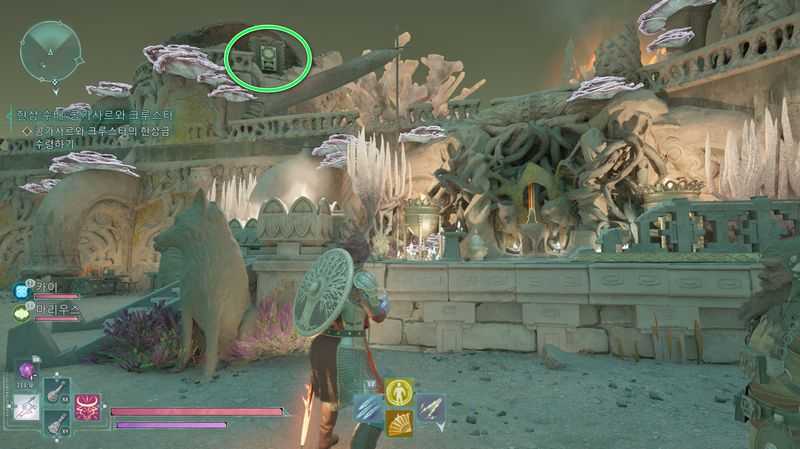Activate the yellow human figure ability
This screenshot has width=800, height=449.
(399, 392)
